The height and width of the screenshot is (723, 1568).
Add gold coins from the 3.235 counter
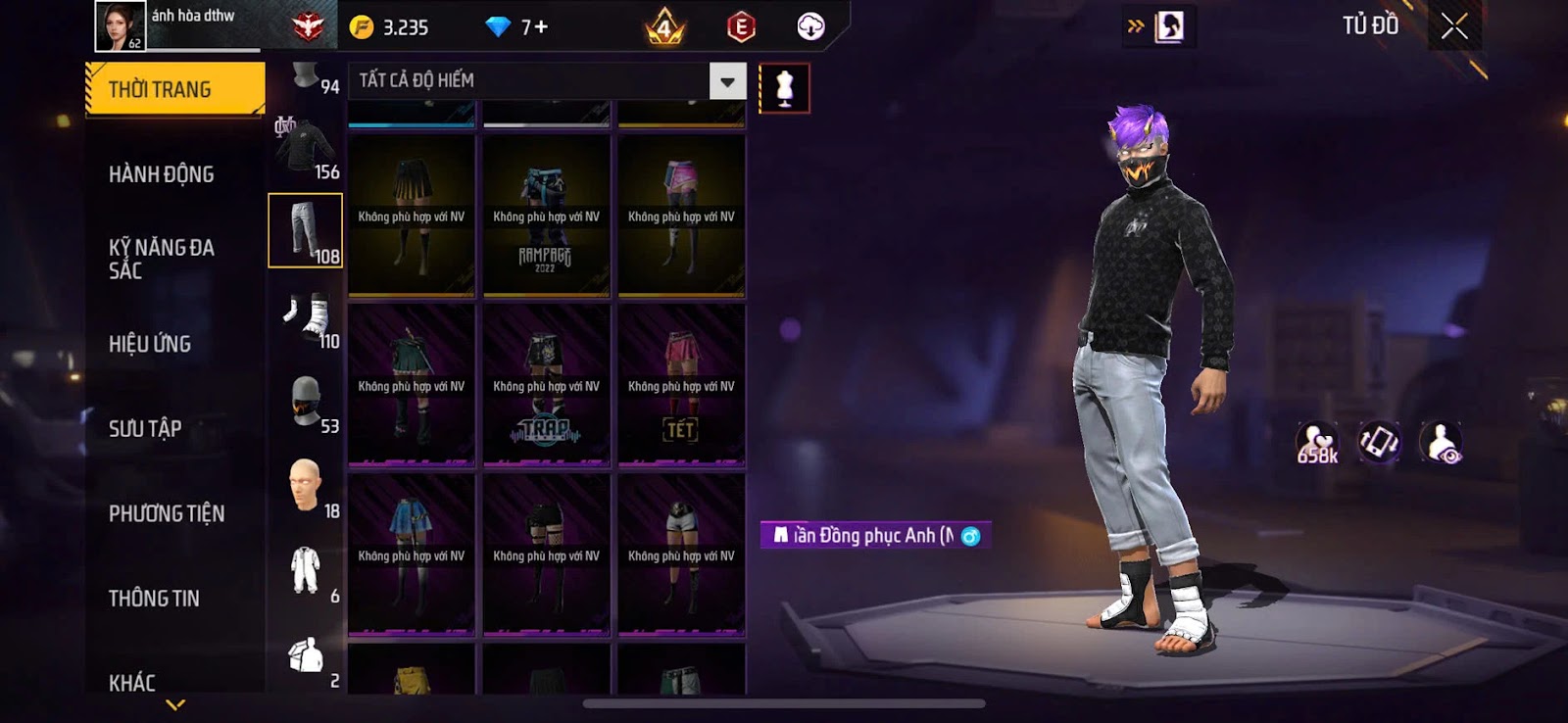391,27
